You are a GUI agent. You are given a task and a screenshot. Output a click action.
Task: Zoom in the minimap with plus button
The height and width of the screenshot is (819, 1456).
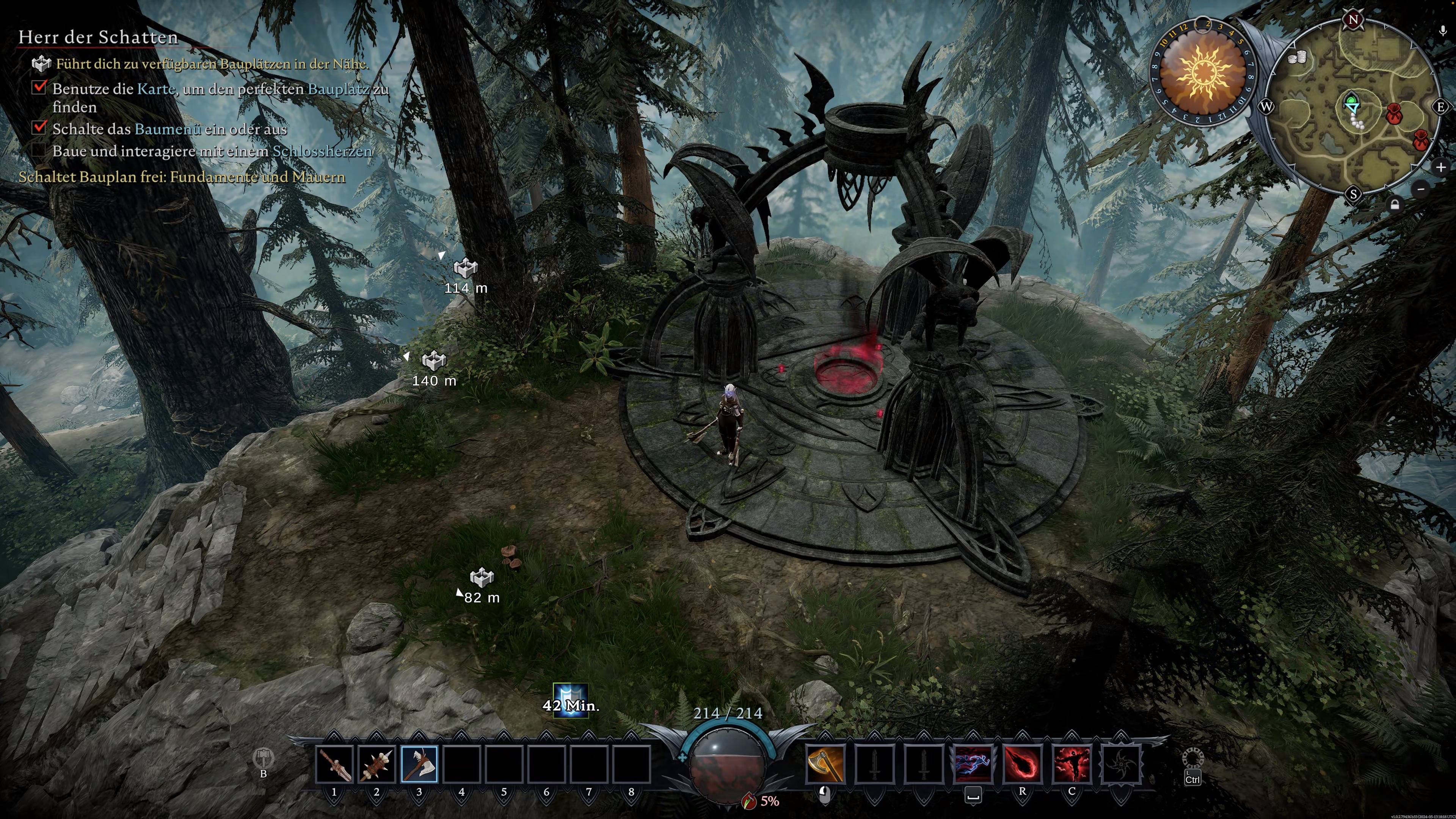tap(1440, 167)
